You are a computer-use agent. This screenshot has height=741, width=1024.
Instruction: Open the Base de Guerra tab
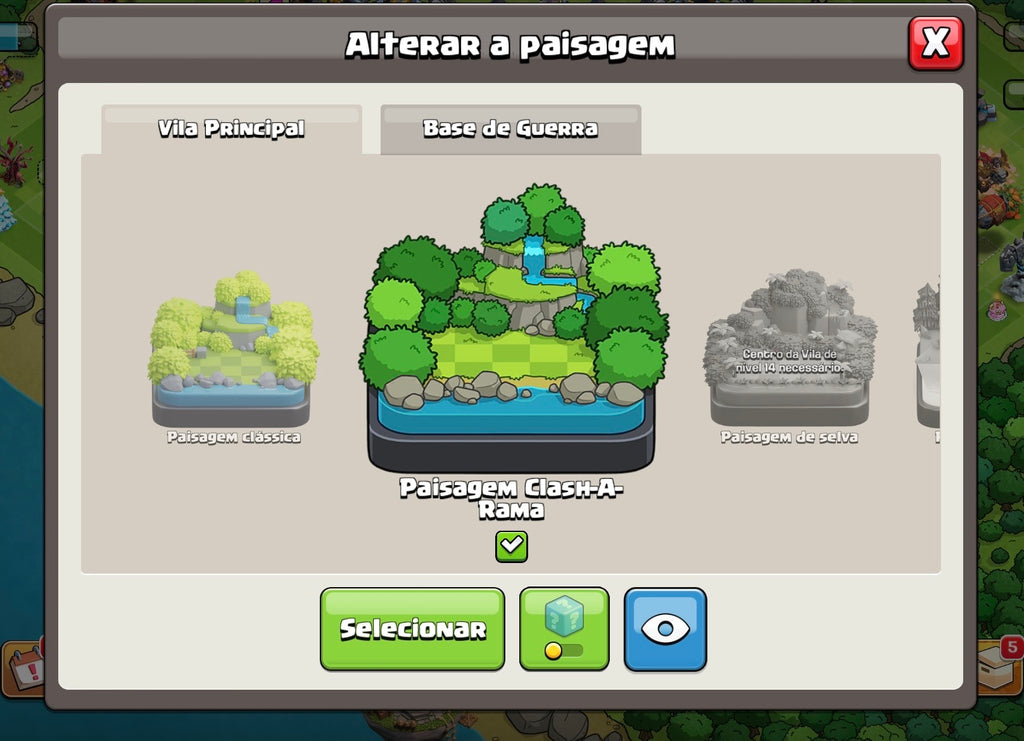510,129
